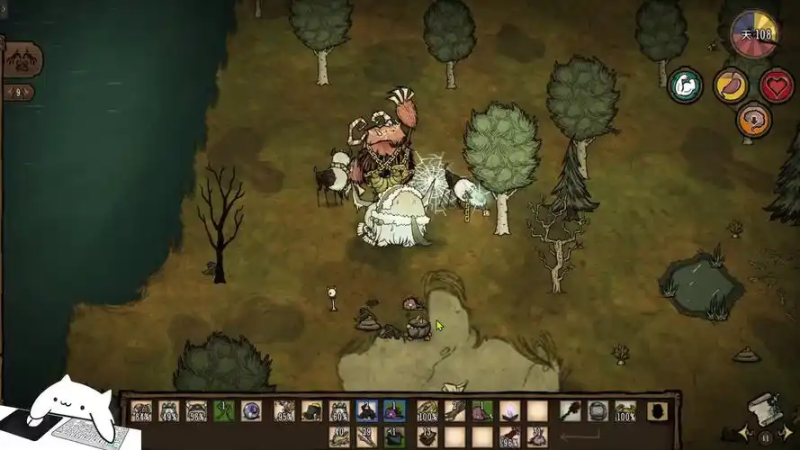Select the purple orb inventory slot
This screenshot has width=800, height=450.
[x=250, y=410]
